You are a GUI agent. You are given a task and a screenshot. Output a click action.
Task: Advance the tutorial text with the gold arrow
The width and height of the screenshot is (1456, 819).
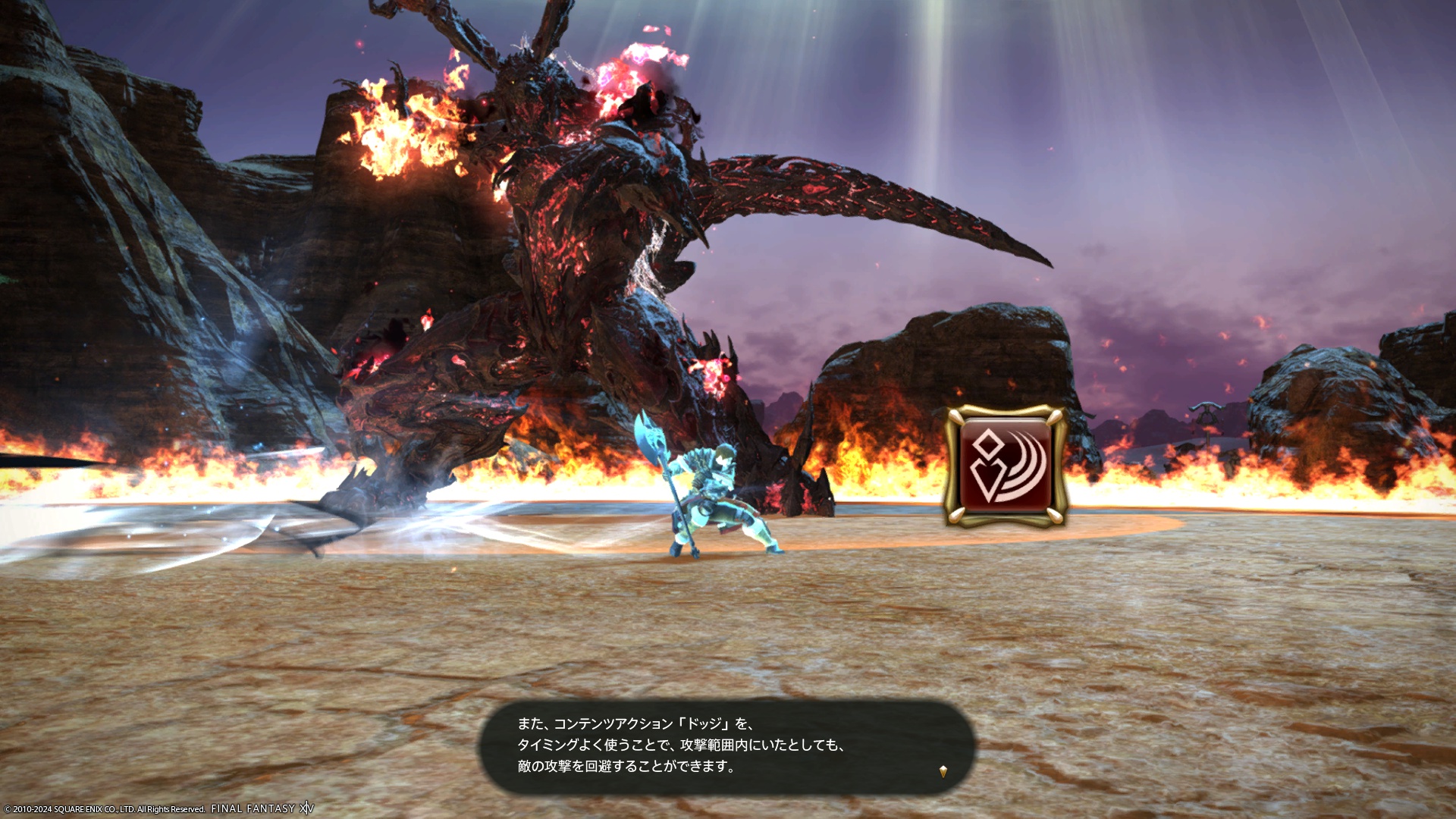point(943,771)
